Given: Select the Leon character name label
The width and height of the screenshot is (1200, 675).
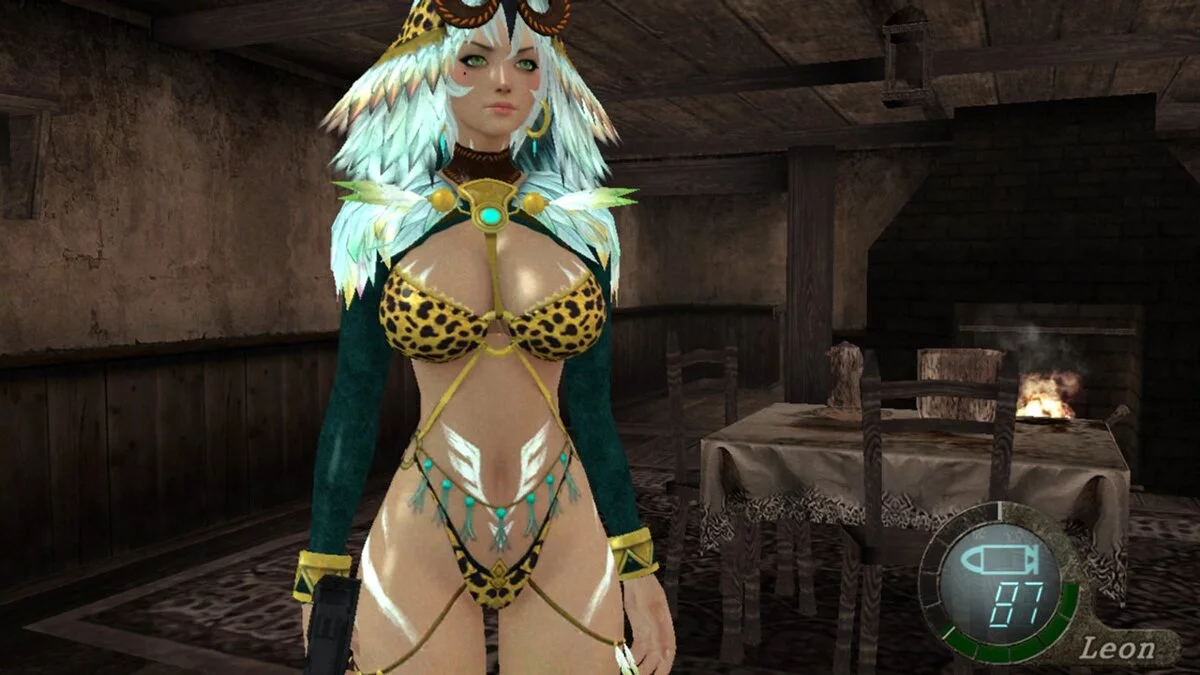Looking at the screenshot, I should pyautogui.click(x=1119, y=647).
